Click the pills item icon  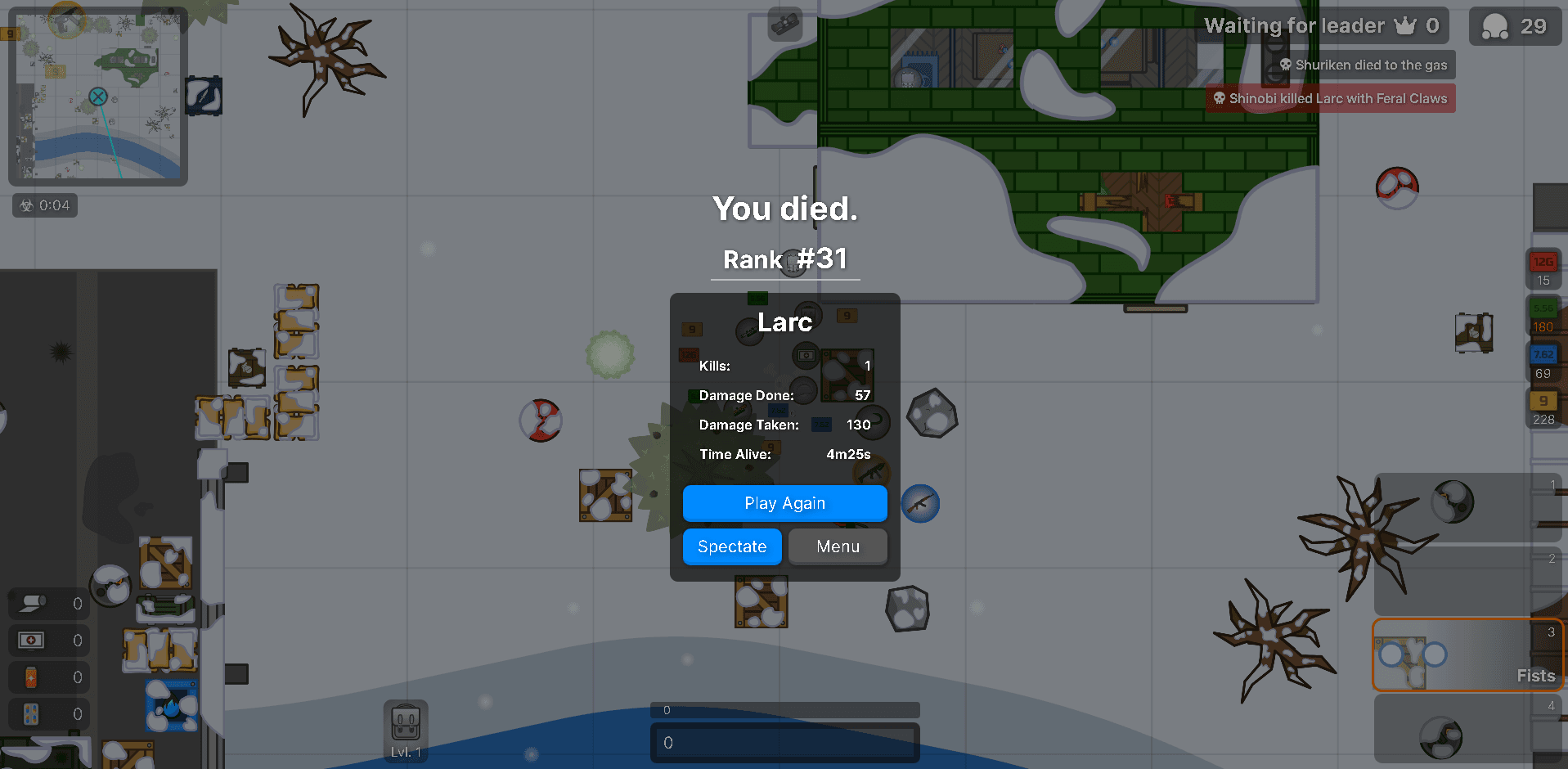tap(30, 714)
